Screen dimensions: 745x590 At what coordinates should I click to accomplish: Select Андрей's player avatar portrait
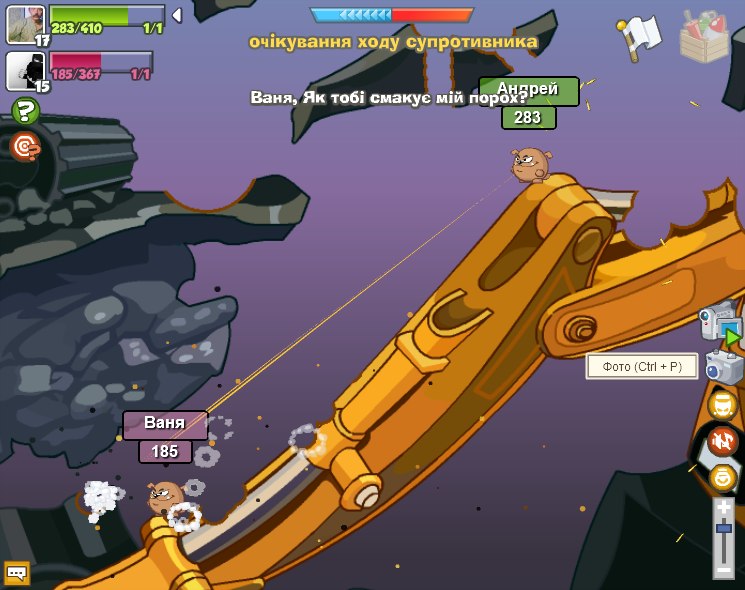[x=25, y=23]
